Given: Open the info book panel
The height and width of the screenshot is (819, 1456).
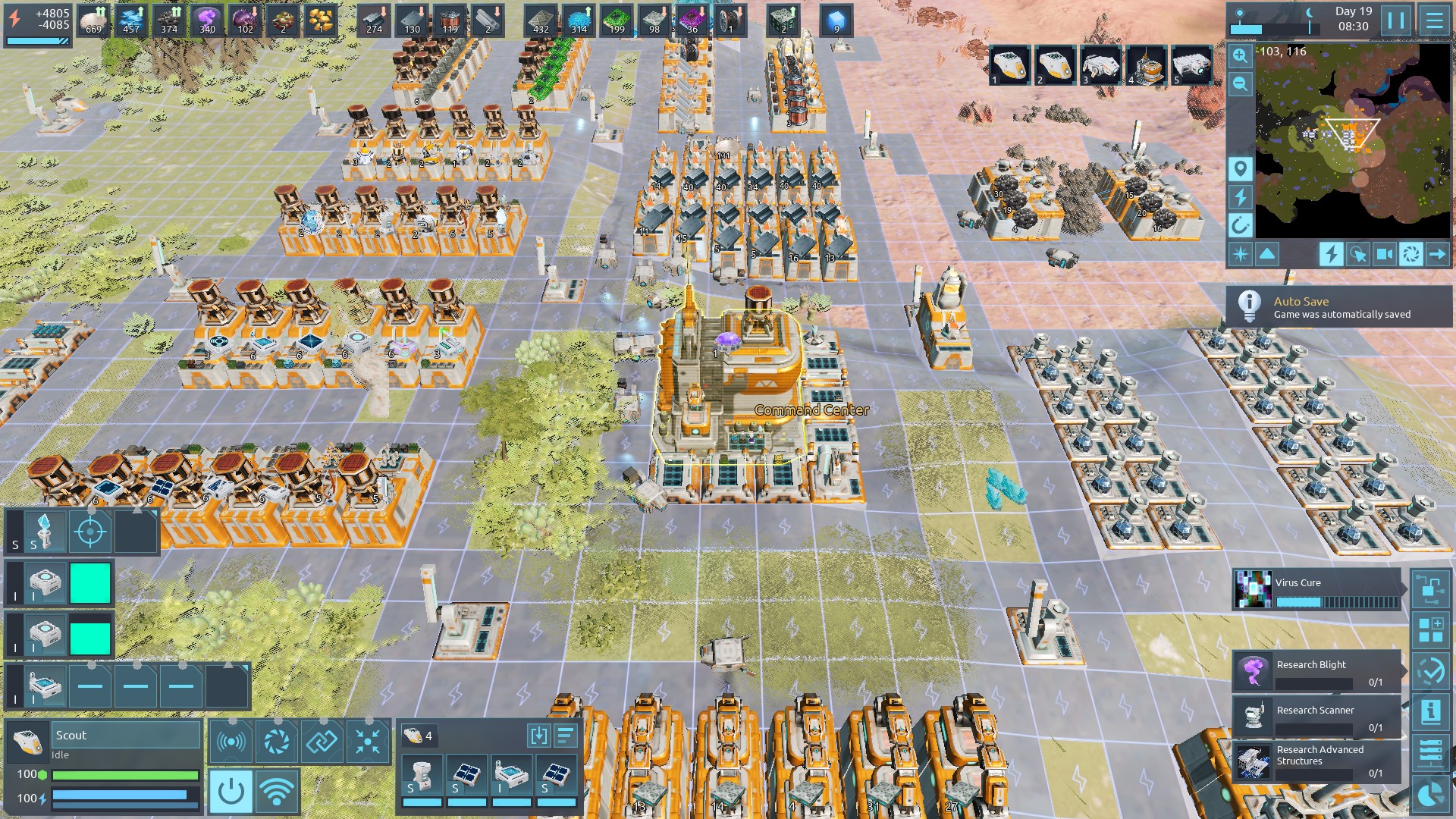Looking at the screenshot, I should pos(1430,711).
